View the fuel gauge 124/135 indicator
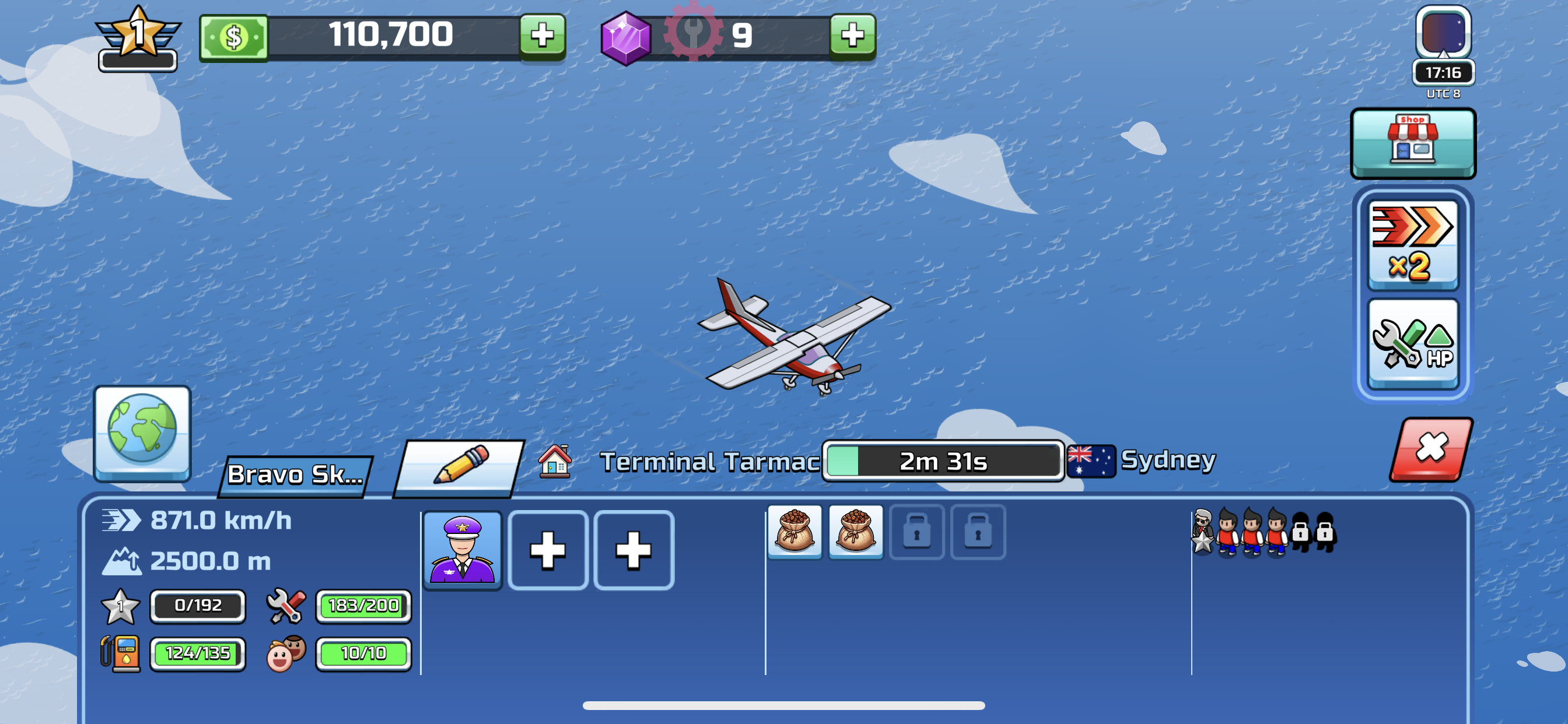The height and width of the screenshot is (724, 1568). point(198,653)
